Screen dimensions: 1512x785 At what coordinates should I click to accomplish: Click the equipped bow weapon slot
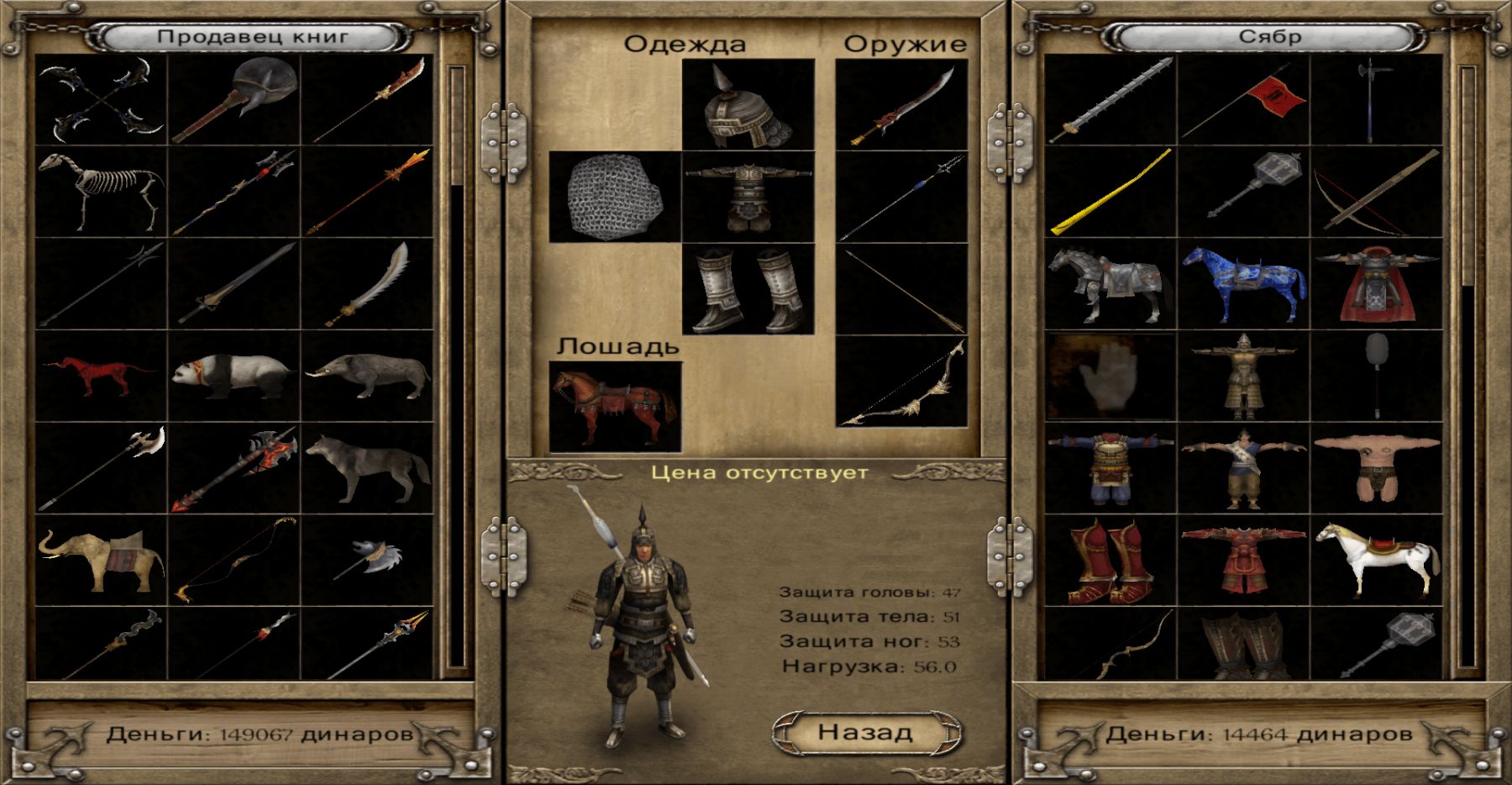(x=902, y=382)
